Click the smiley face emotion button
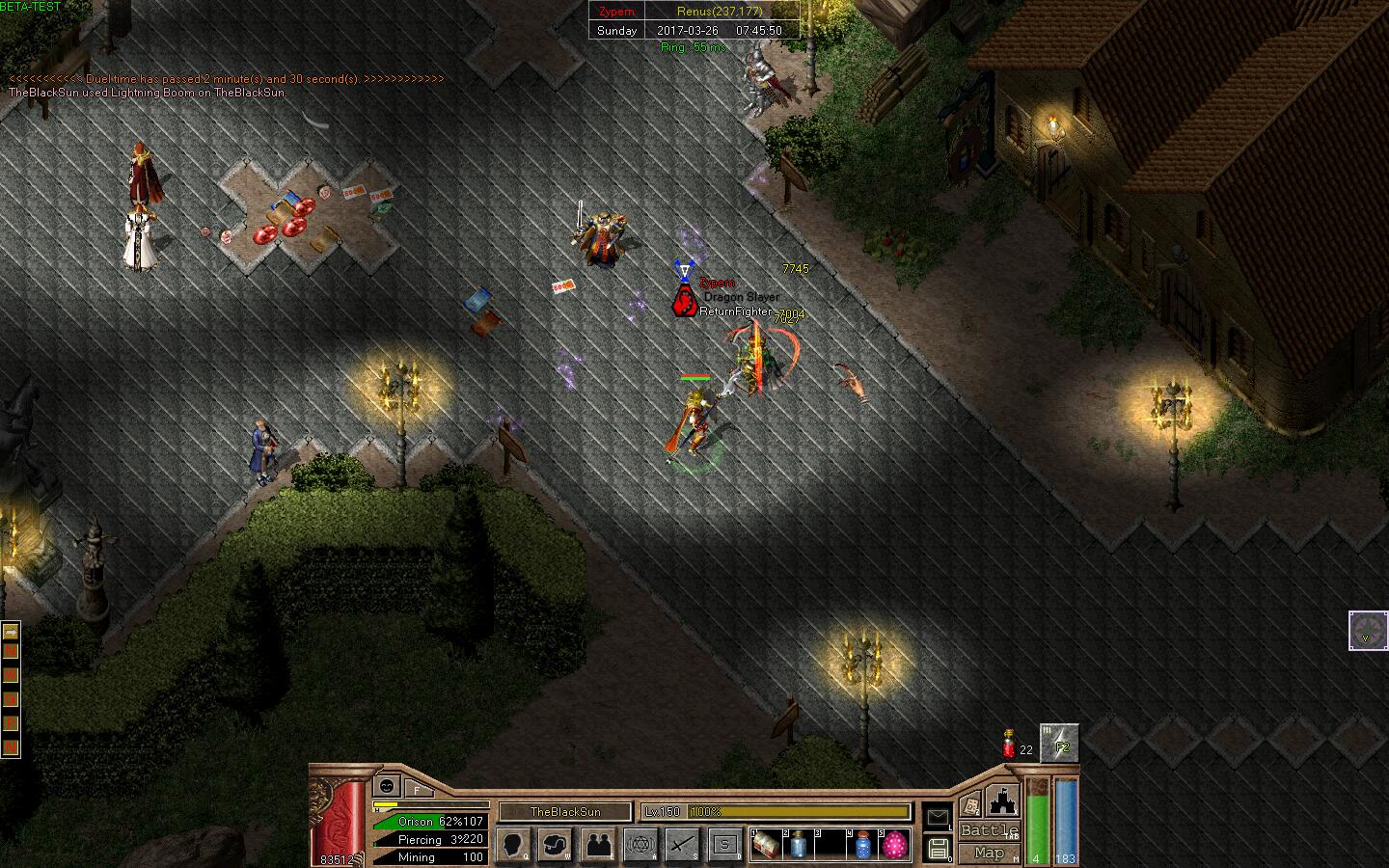1389x868 pixels. (x=388, y=786)
